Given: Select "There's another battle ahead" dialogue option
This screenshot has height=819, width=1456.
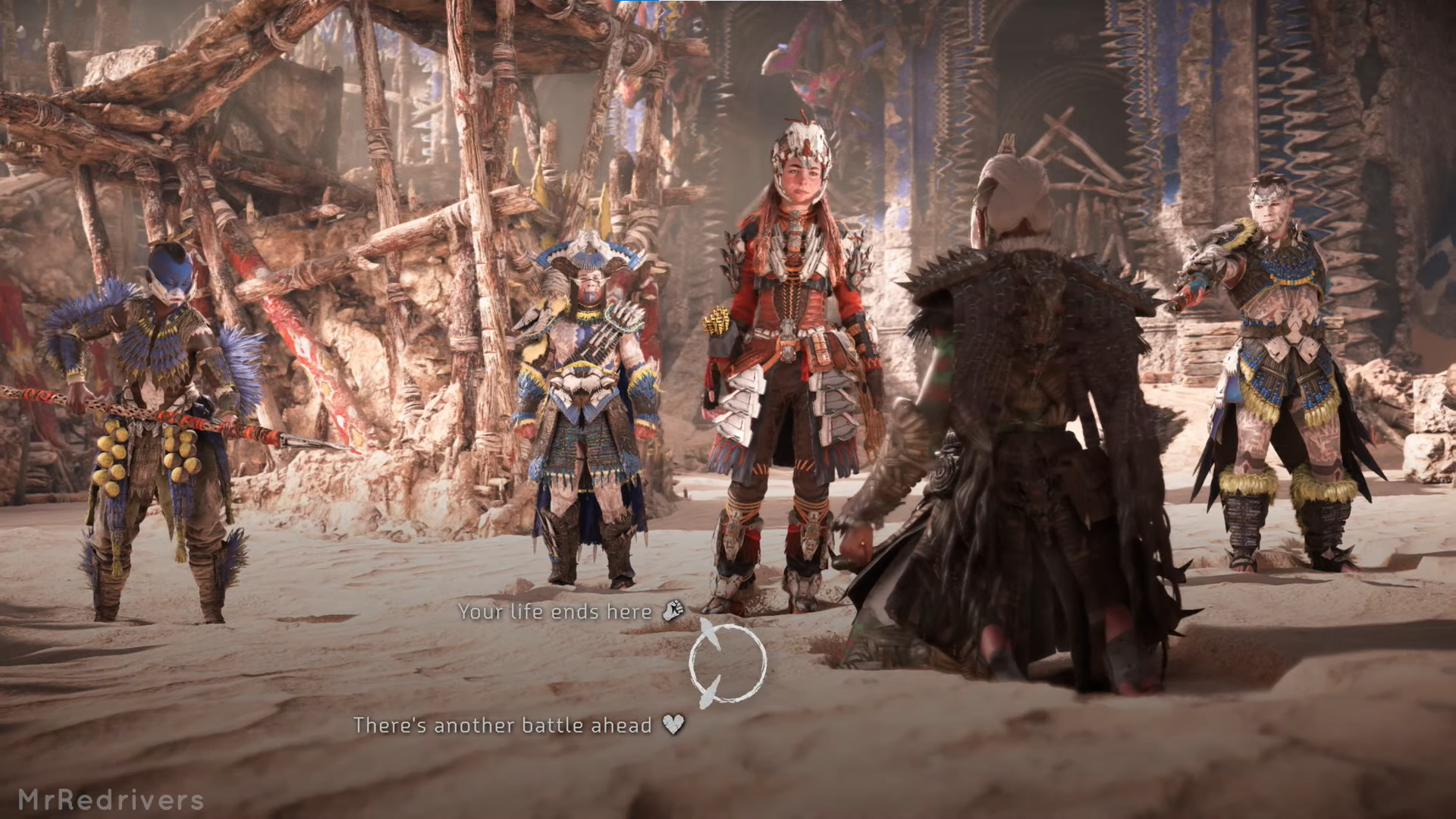Looking at the screenshot, I should (503, 725).
